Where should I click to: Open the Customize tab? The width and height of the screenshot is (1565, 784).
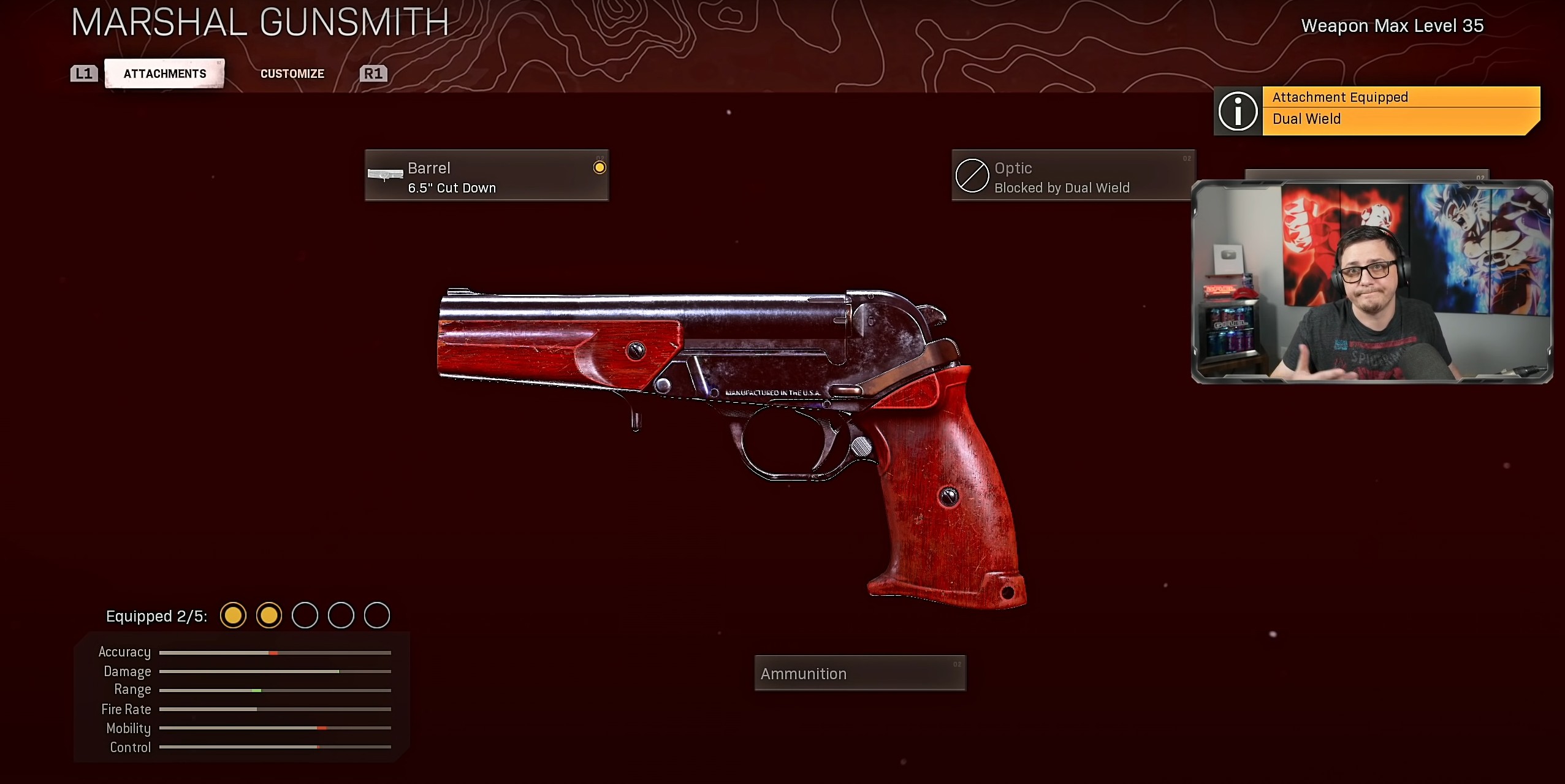(292, 74)
